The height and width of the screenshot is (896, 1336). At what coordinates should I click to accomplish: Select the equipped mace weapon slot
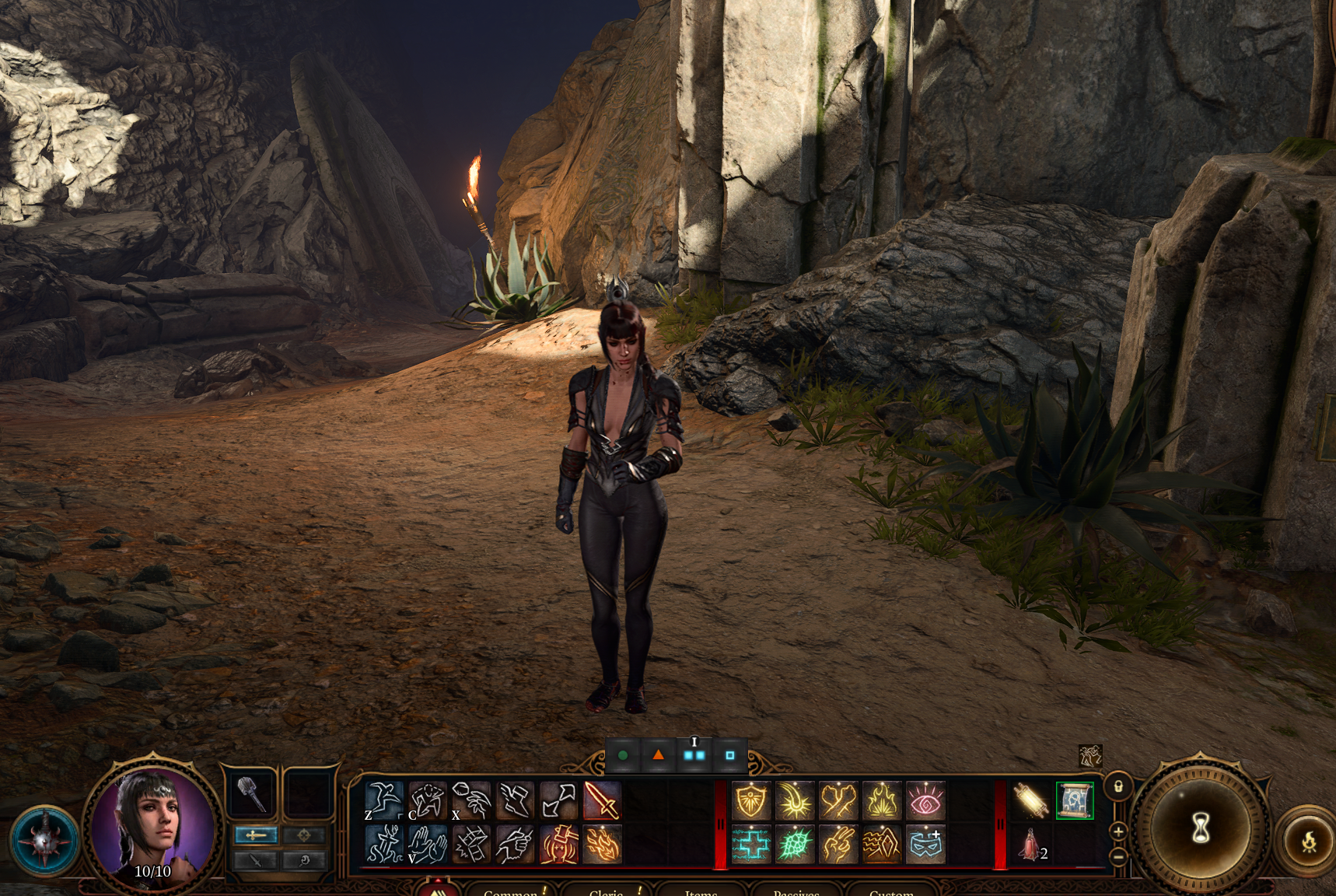[251, 796]
